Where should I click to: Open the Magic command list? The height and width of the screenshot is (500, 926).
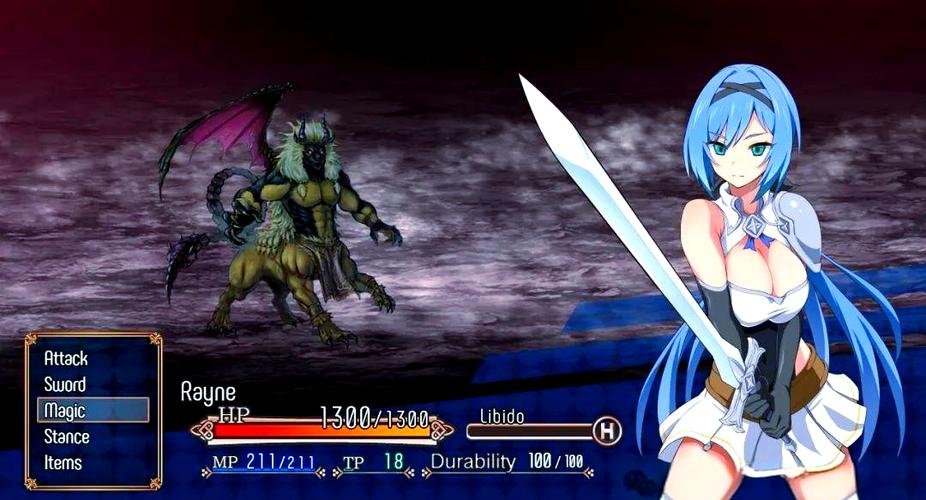(65, 410)
